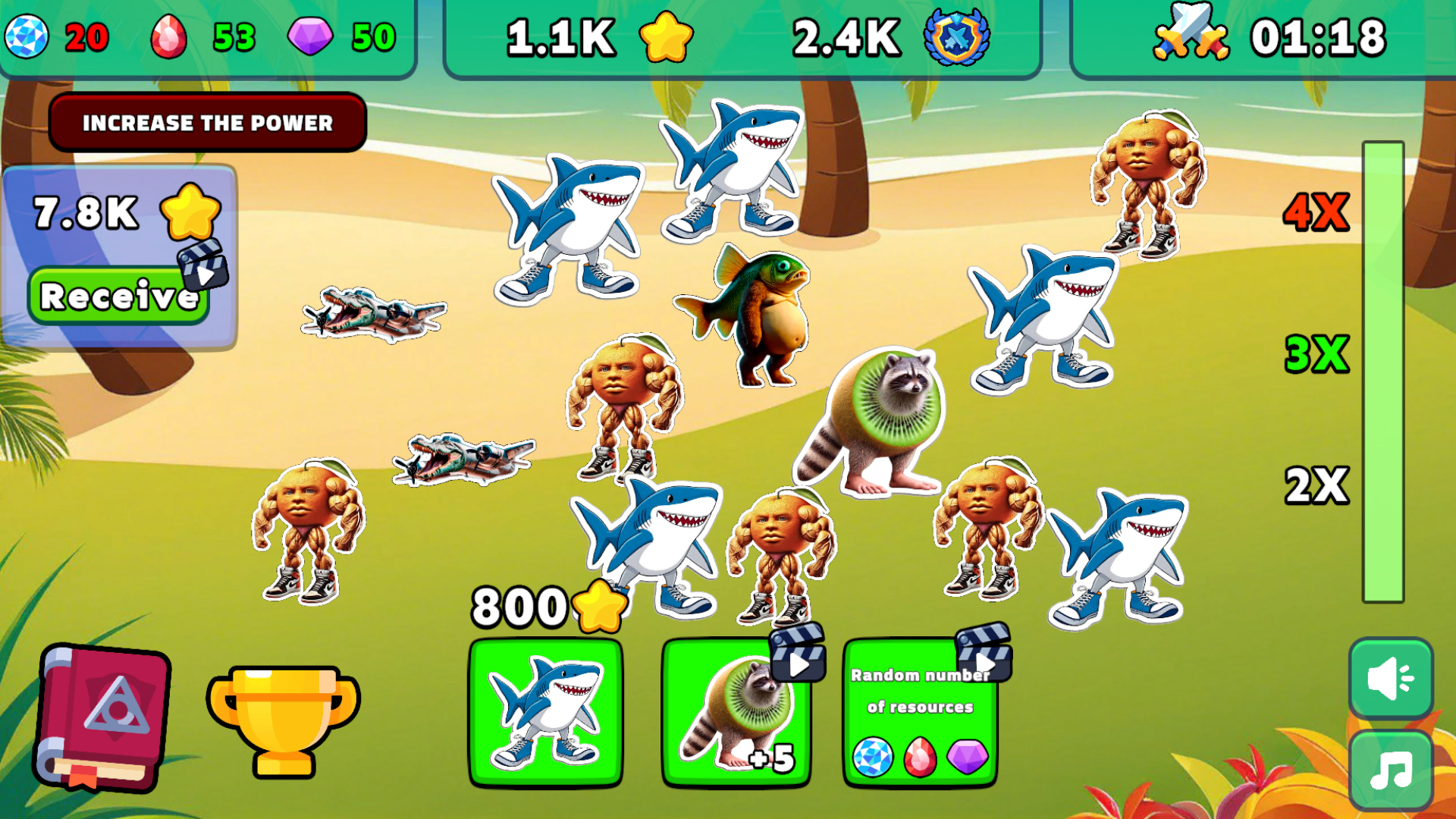Click the INCREASE THE POWER banner

[x=207, y=122]
